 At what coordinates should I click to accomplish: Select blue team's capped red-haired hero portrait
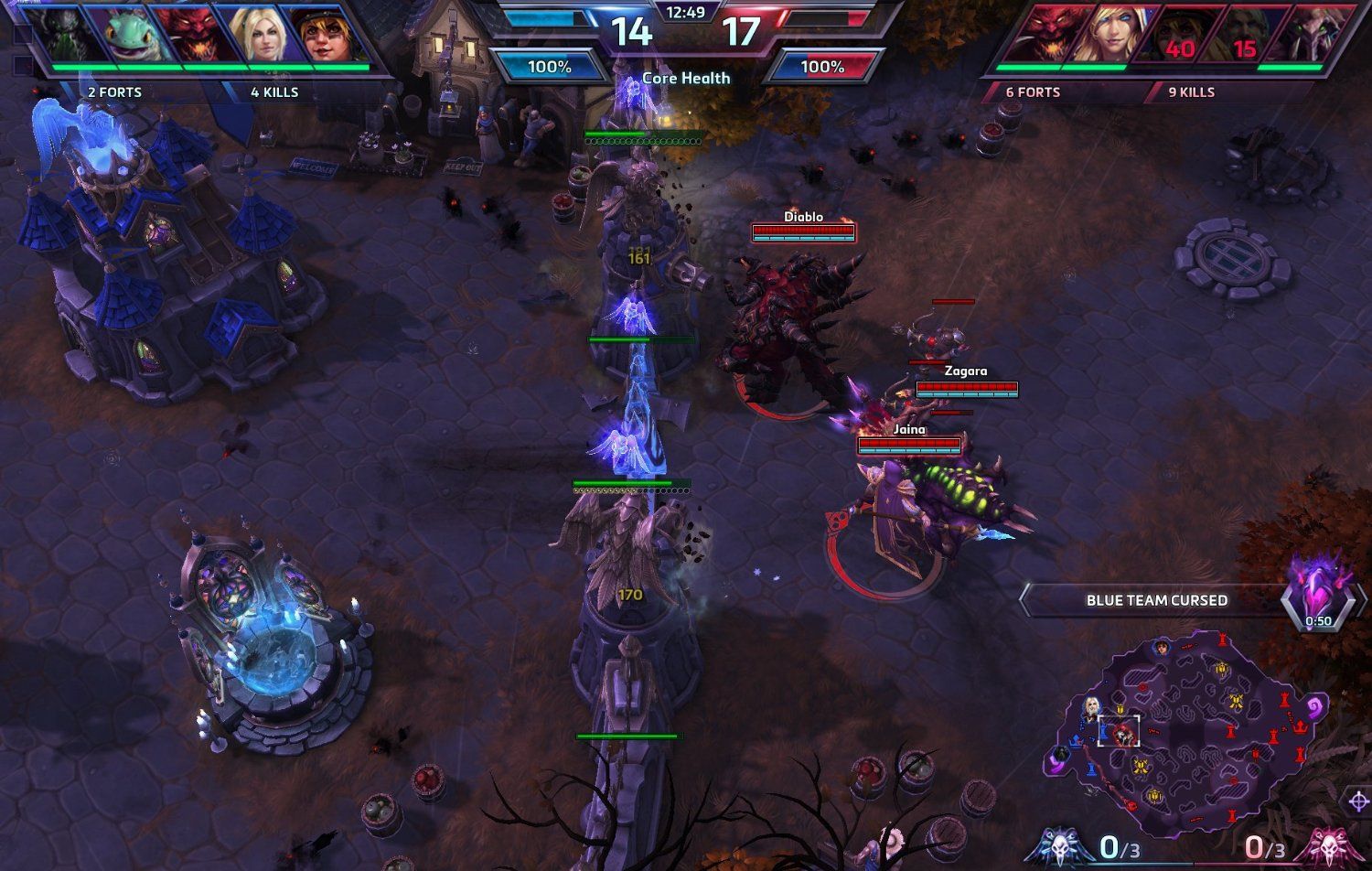pyautogui.click(x=324, y=35)
